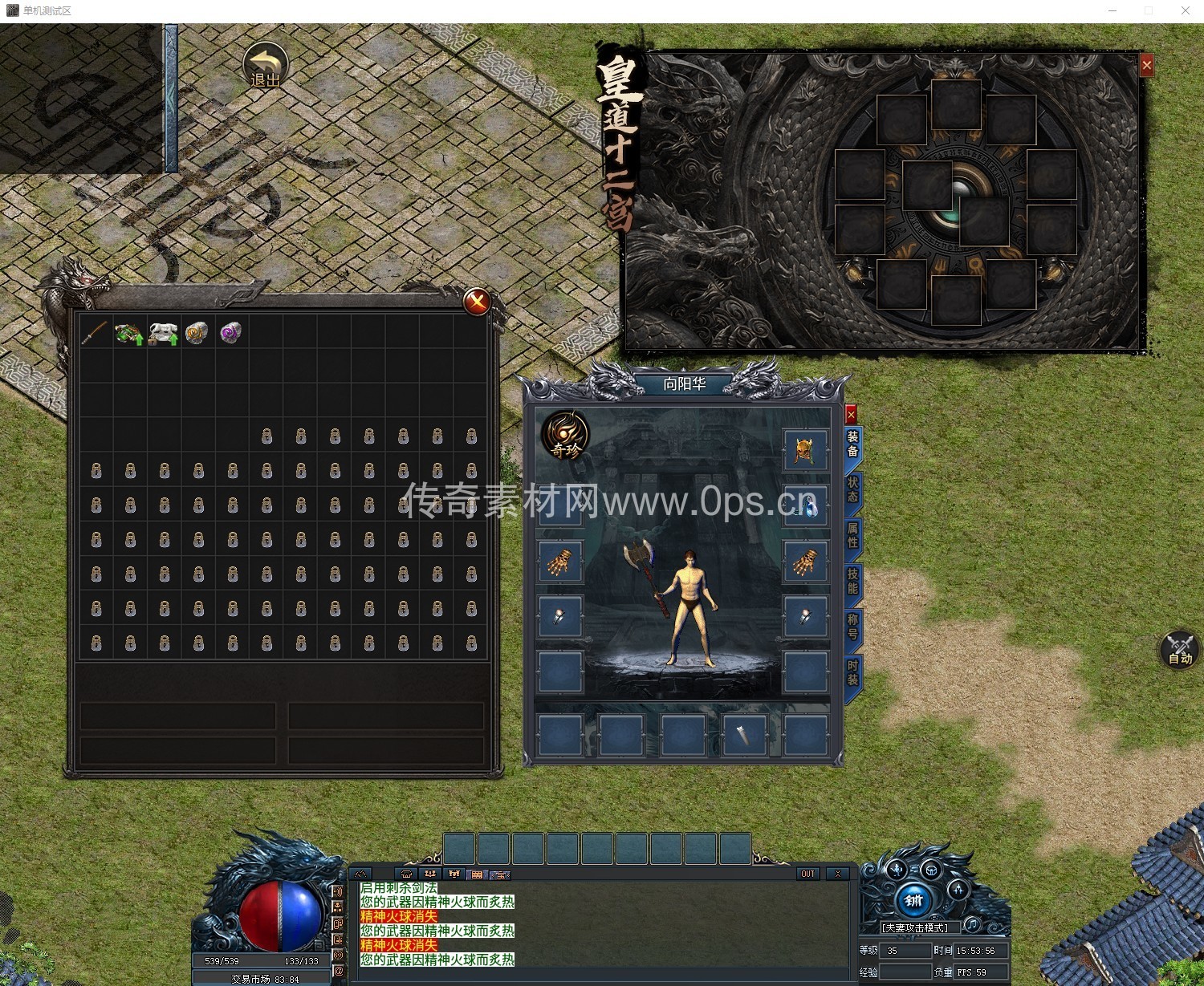Image resolution: width=1204 pixels, height=986 pixels.
Task: Pick the locked white armor item
Action: 163,333
